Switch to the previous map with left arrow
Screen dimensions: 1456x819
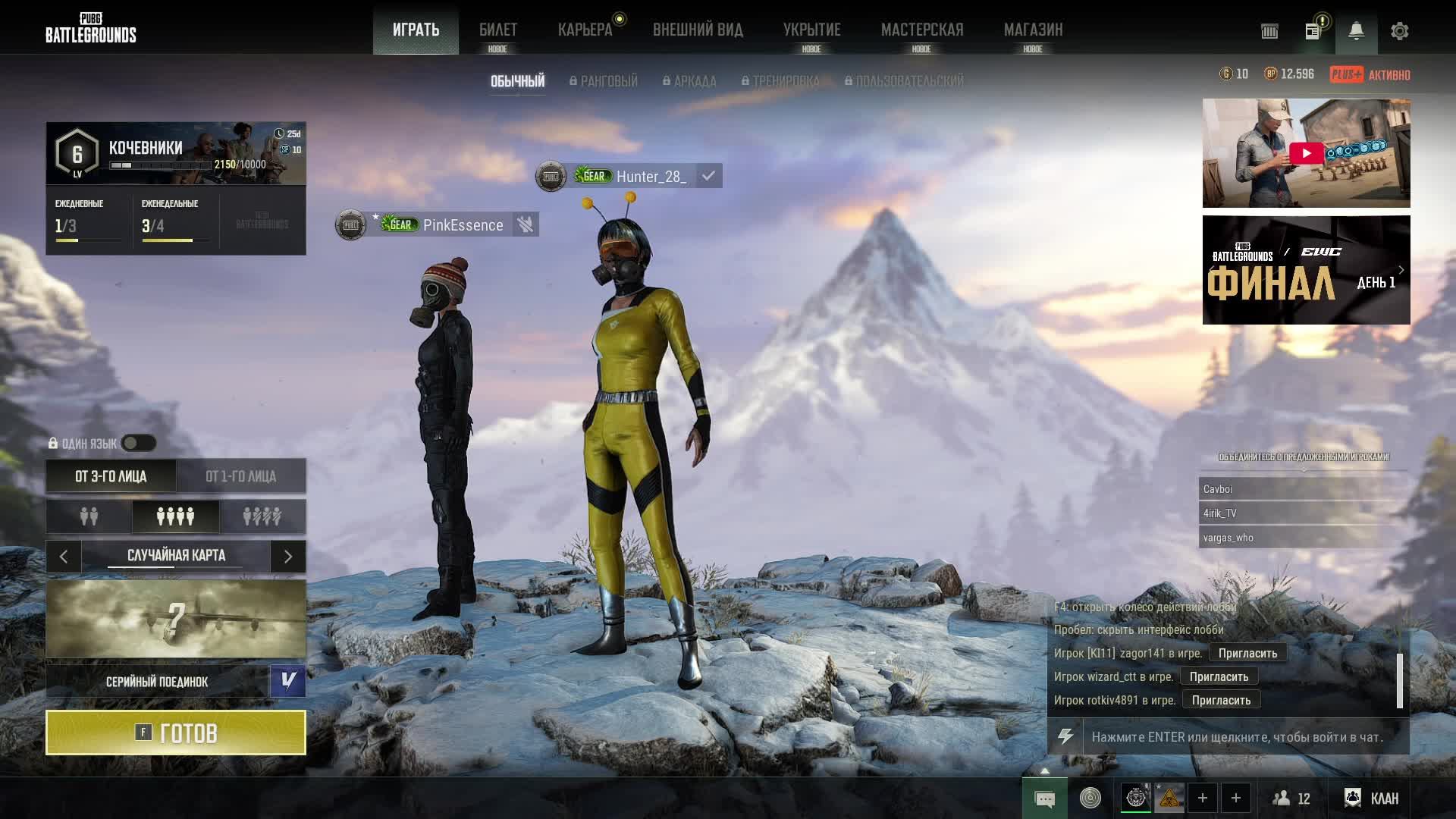pyautogui.click(x=64, y=556)
